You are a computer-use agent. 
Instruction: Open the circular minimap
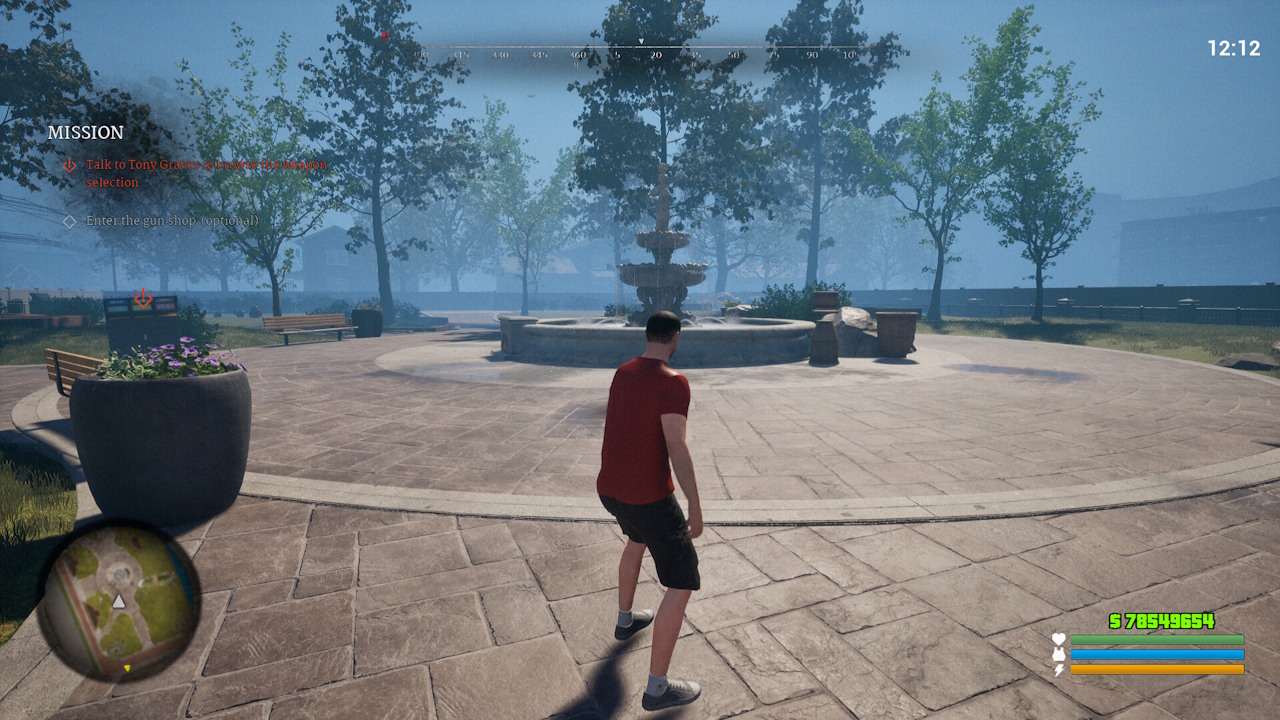pos(118,600)
